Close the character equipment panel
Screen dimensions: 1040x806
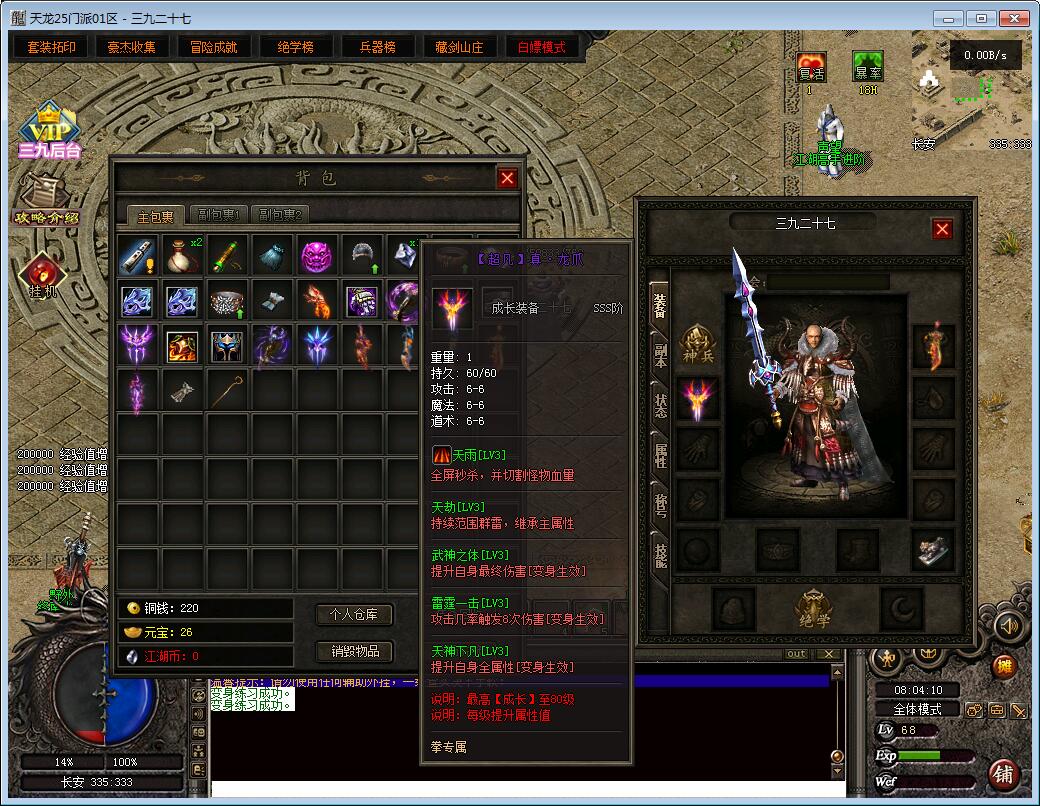942,229
